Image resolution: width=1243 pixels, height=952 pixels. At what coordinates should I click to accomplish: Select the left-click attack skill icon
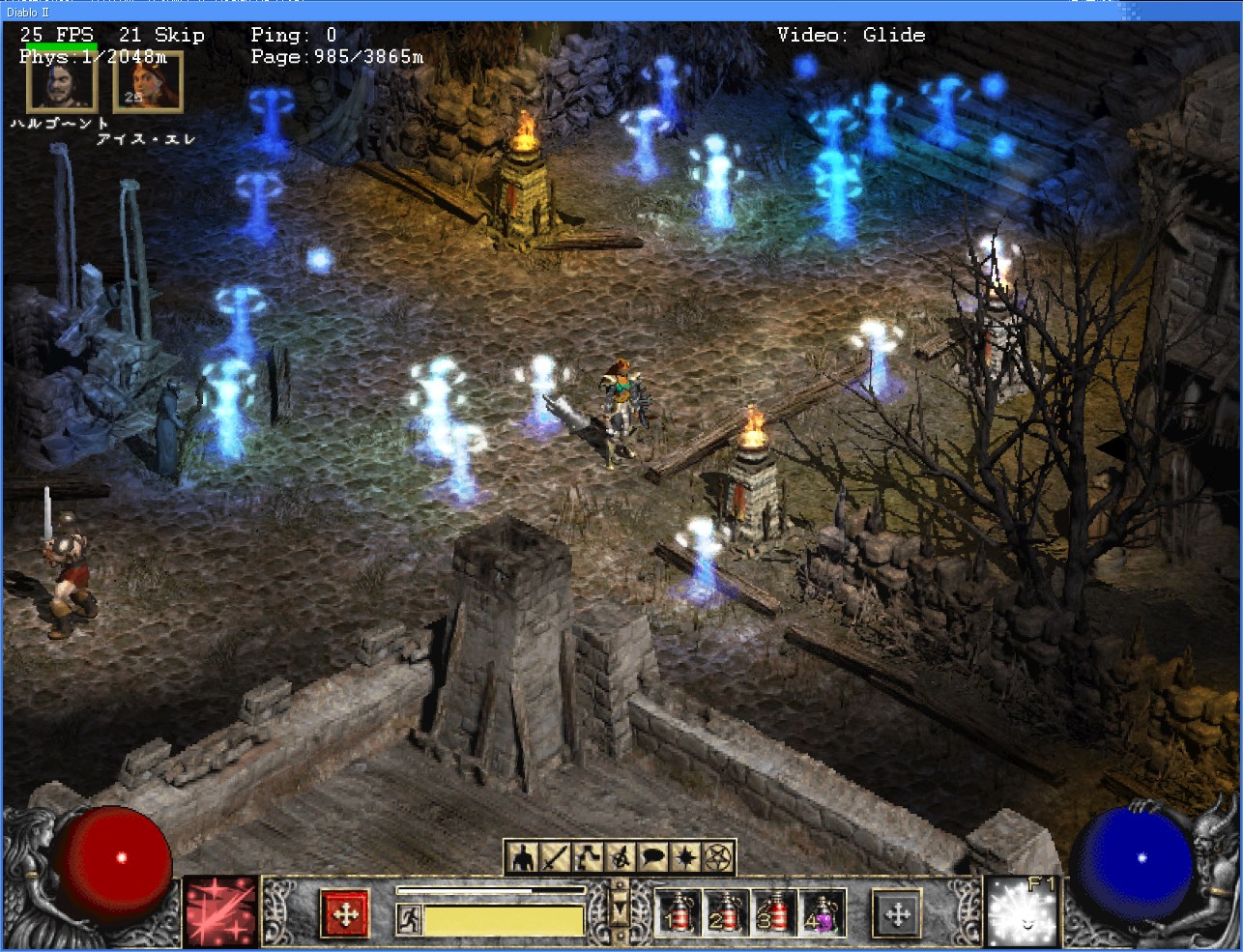220,912
